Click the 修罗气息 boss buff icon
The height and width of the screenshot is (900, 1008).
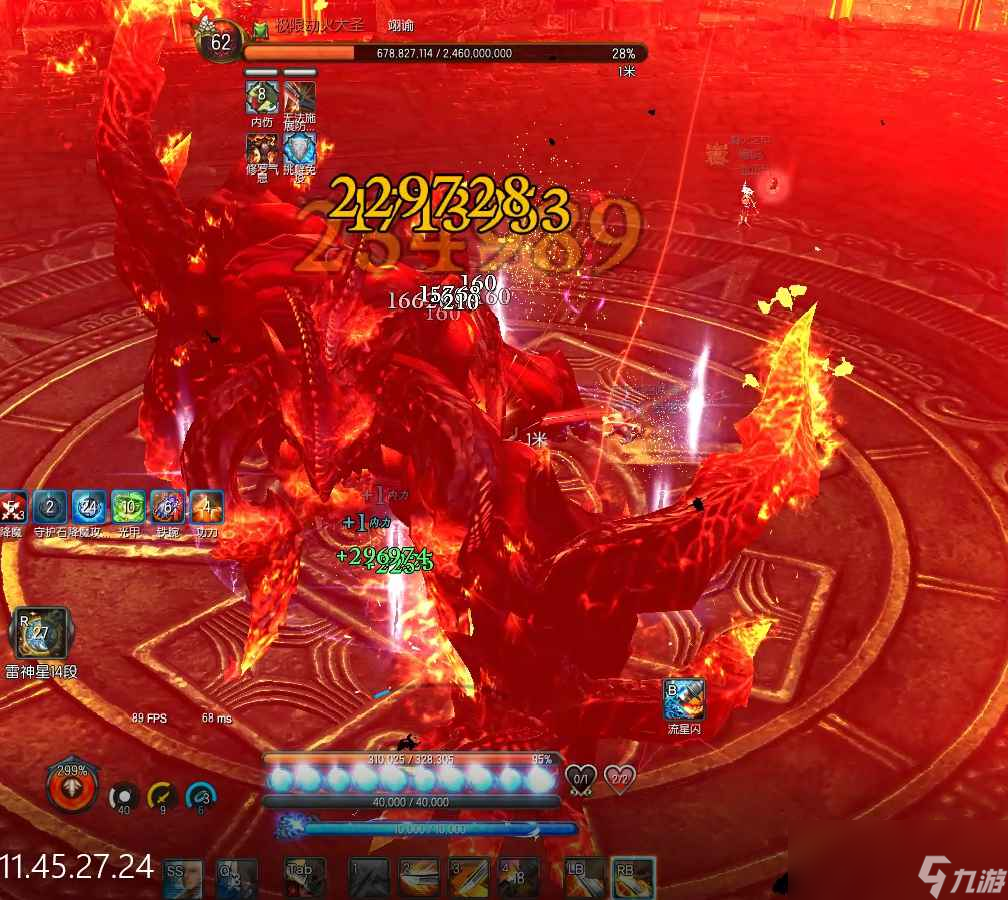point(262,149)
